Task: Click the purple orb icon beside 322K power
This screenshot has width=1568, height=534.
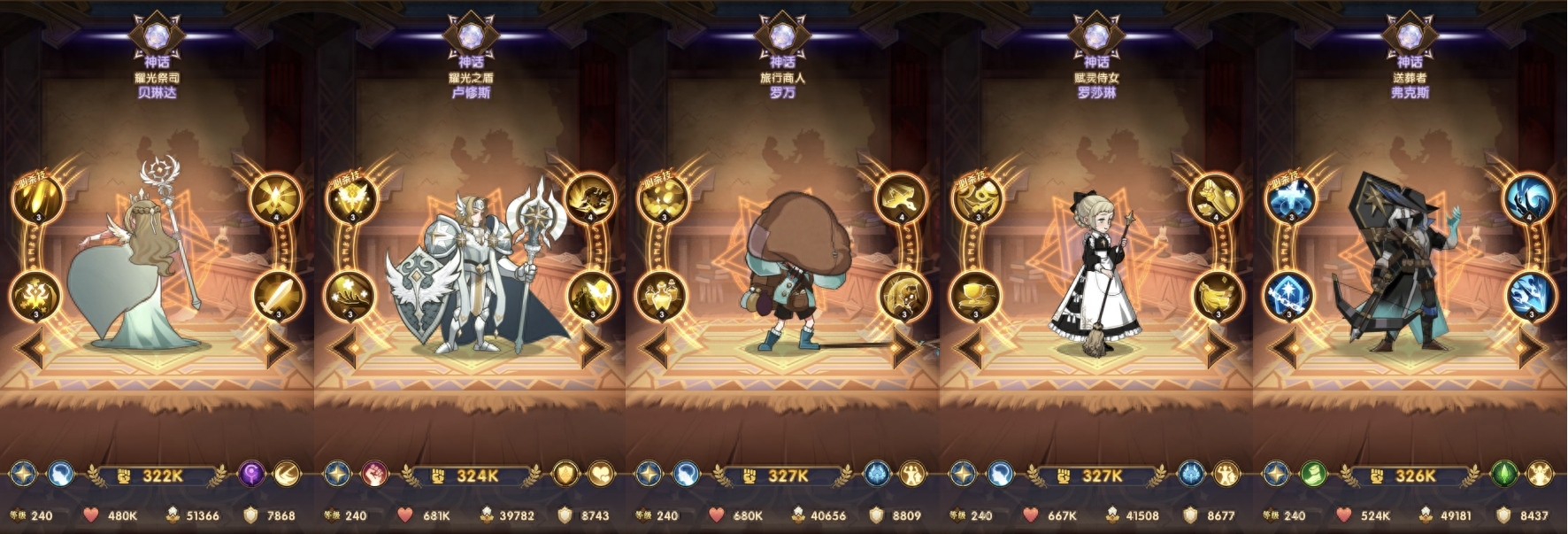Action: (x=252, y=475)
